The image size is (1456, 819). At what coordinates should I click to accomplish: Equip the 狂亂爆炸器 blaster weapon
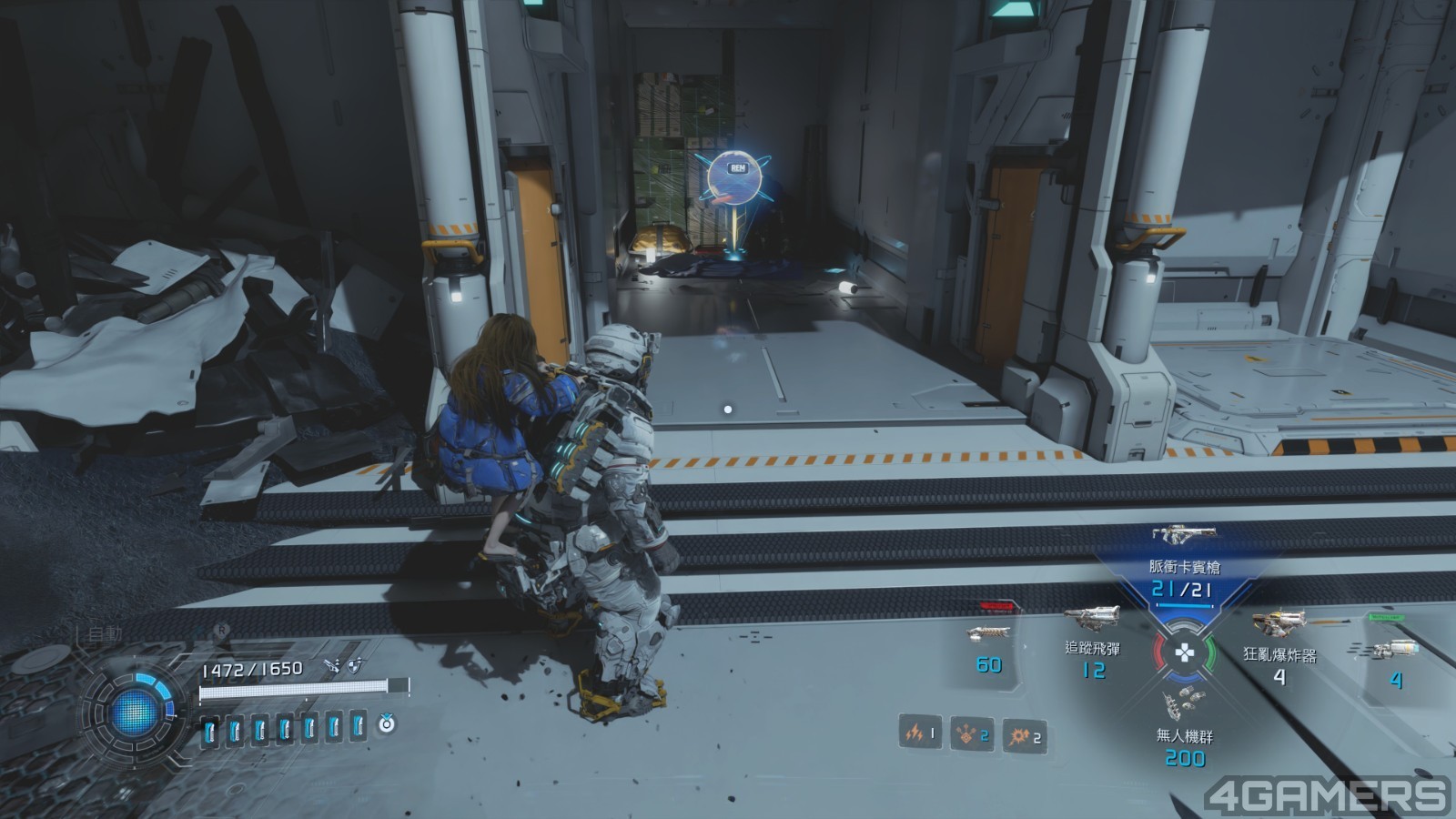tap(1279, 624)
